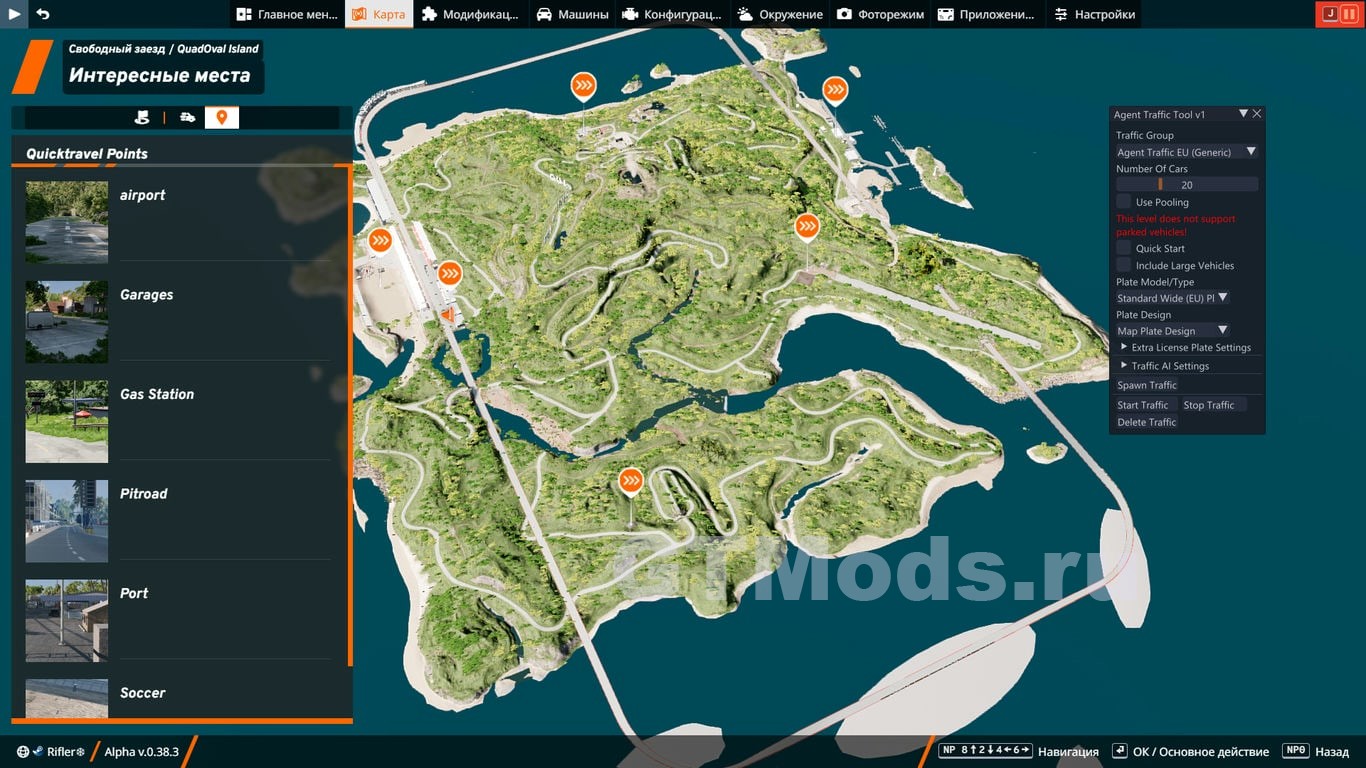Screen dimensions: 1366x768
Task: Open the Настройки settings menu
Action: point(1094,14)
